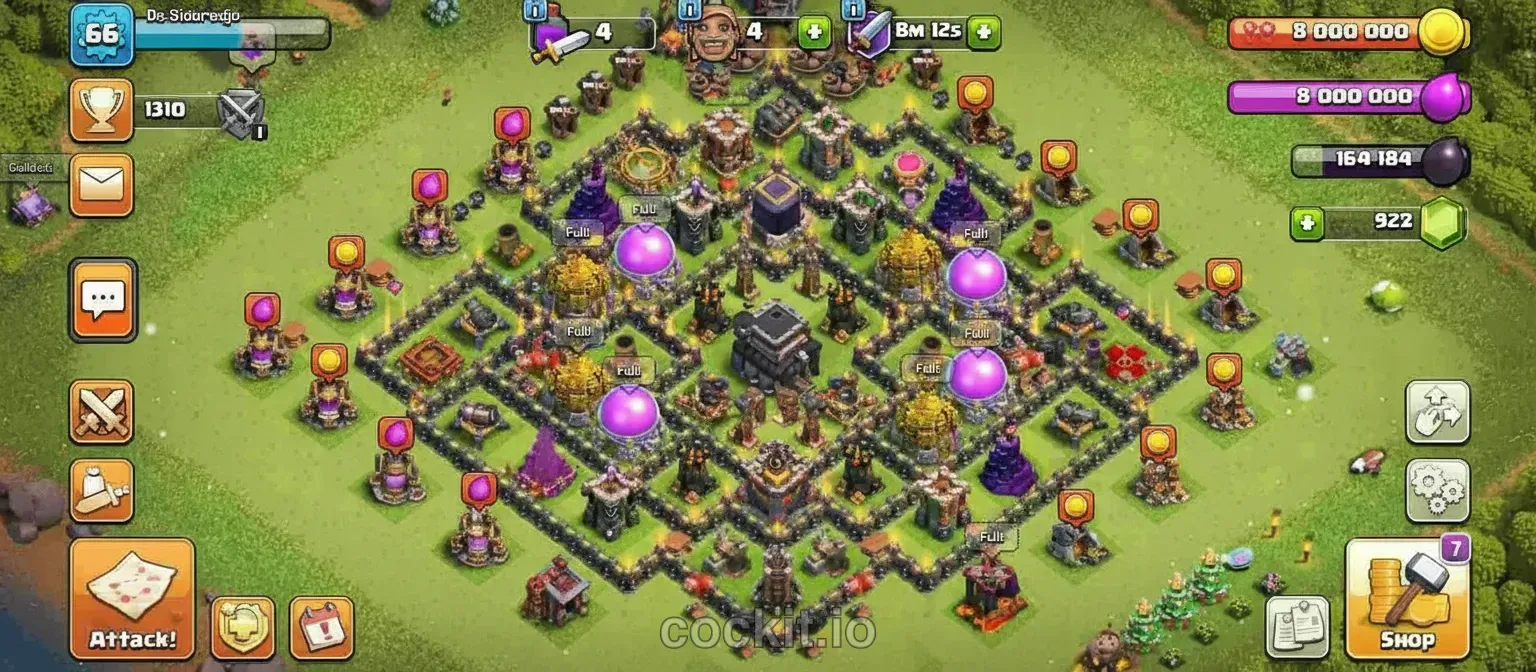
Task: Open the chat speech bubble button
Action: coord(103,299)
